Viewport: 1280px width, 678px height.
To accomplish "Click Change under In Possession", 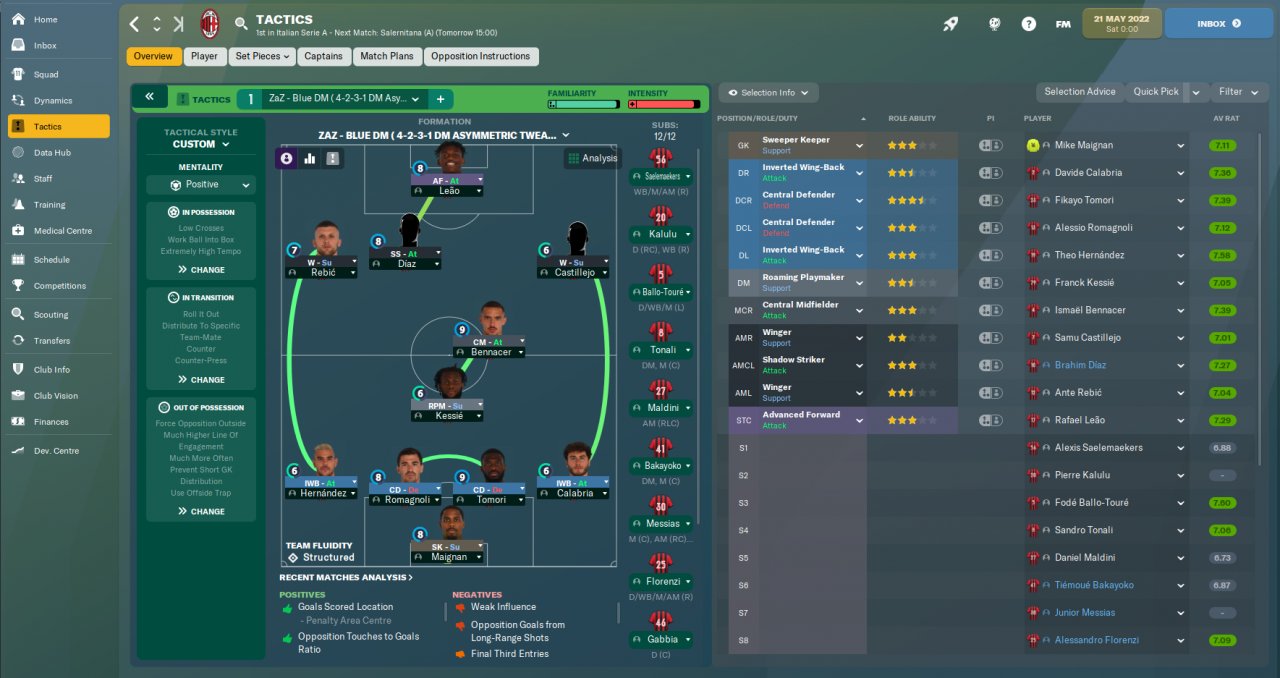I will coord(201,270).
